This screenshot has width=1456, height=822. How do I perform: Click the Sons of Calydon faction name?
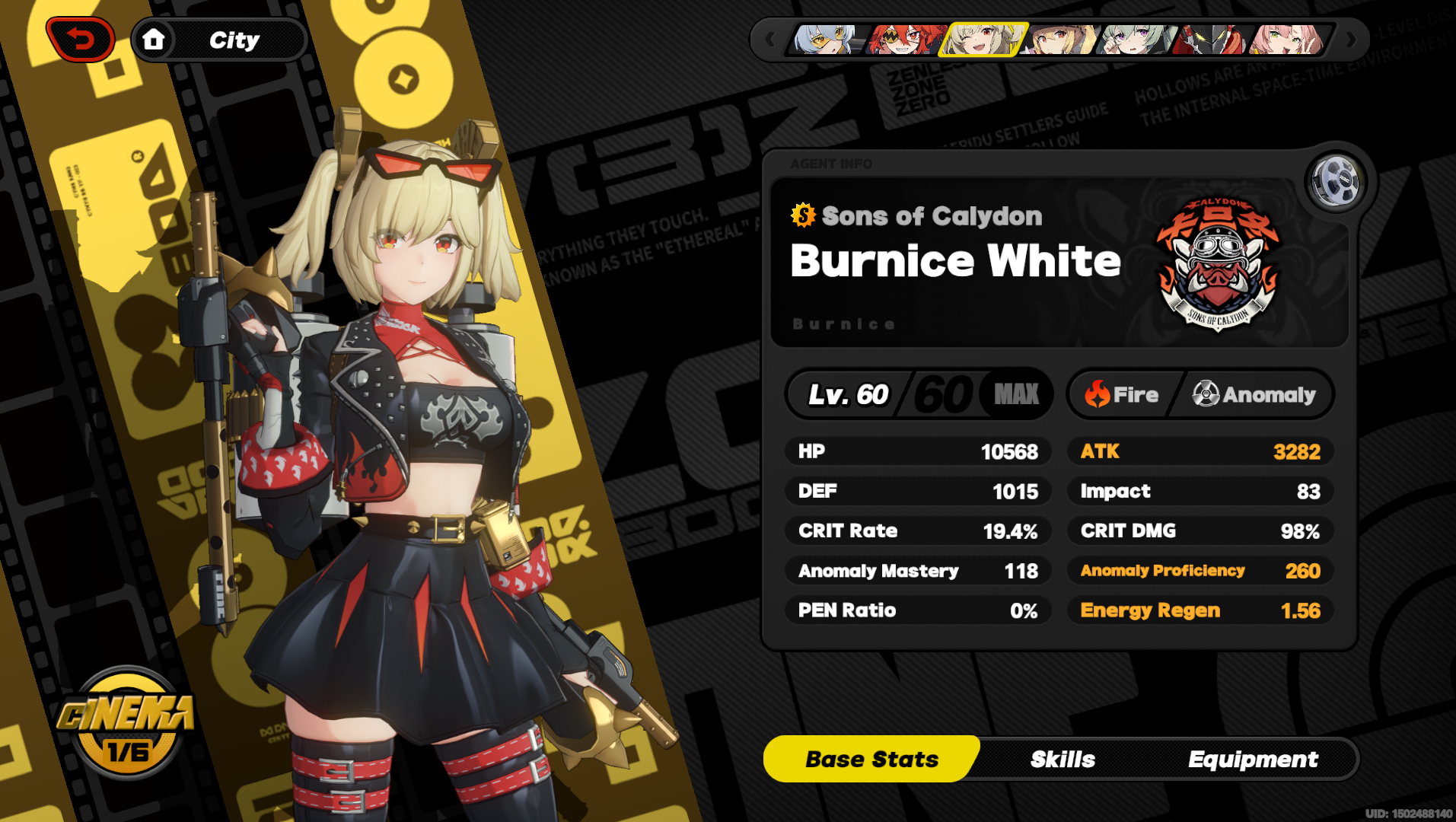coord(932,215)
